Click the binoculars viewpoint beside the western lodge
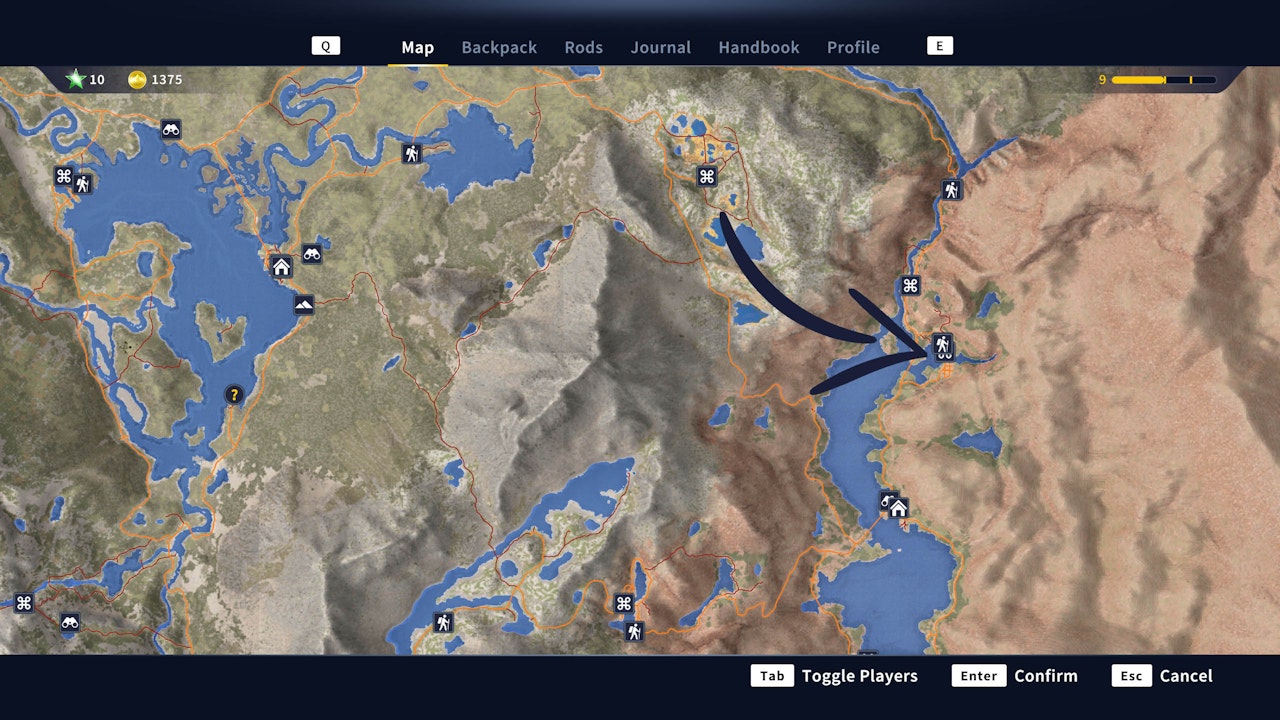 pyautogui.click(x=311, y=255)
